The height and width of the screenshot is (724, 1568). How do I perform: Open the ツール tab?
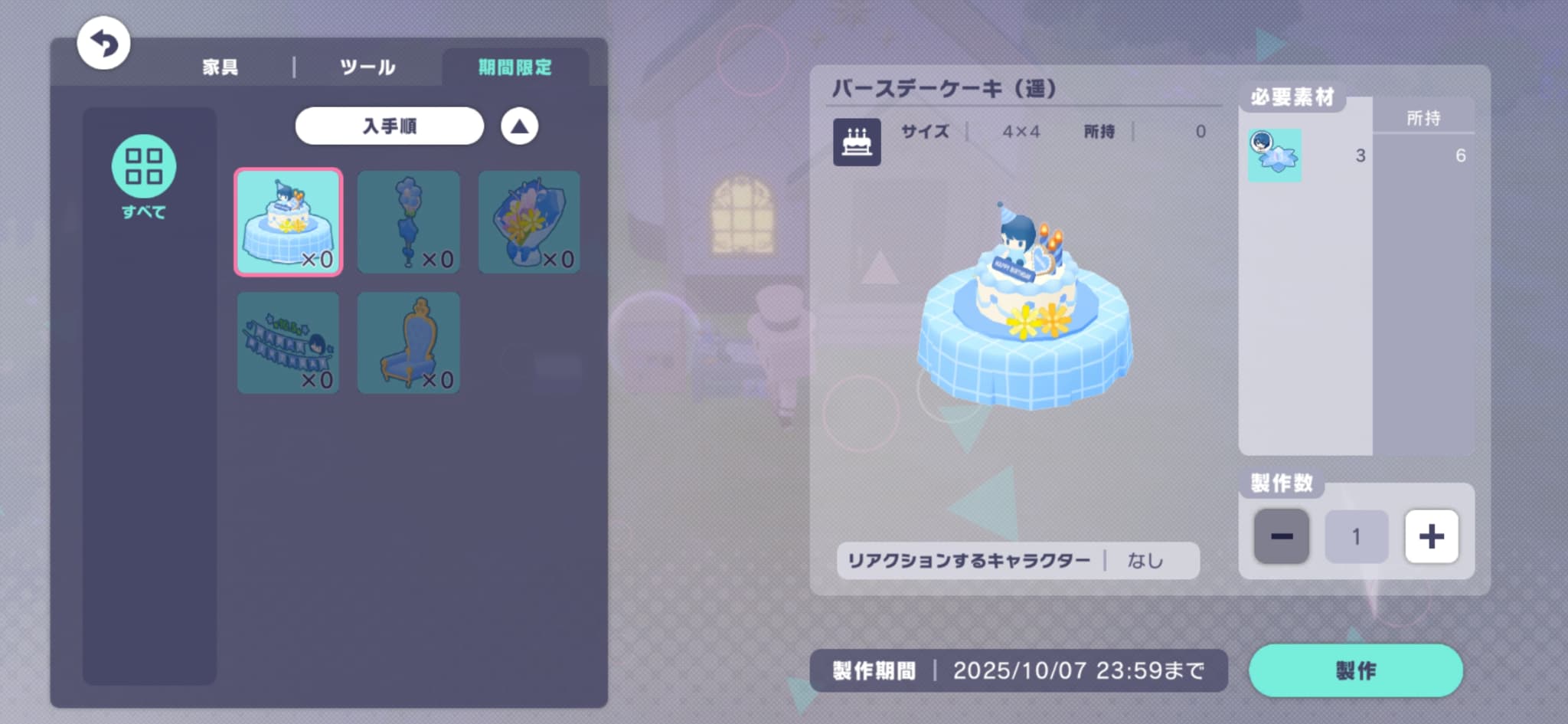(x=367, y=67)
